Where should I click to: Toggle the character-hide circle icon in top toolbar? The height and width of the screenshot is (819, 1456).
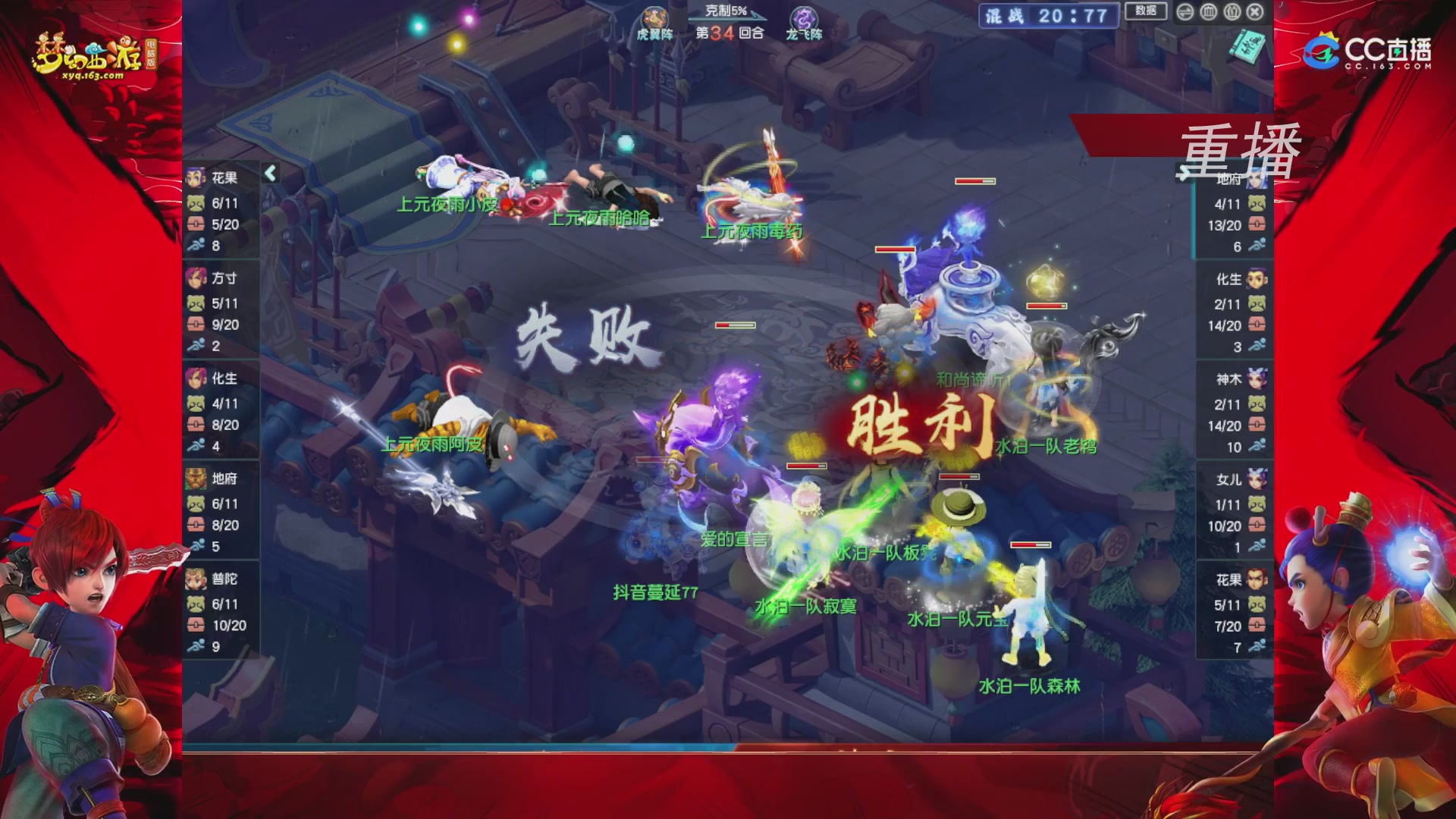tap(1231, 11)
